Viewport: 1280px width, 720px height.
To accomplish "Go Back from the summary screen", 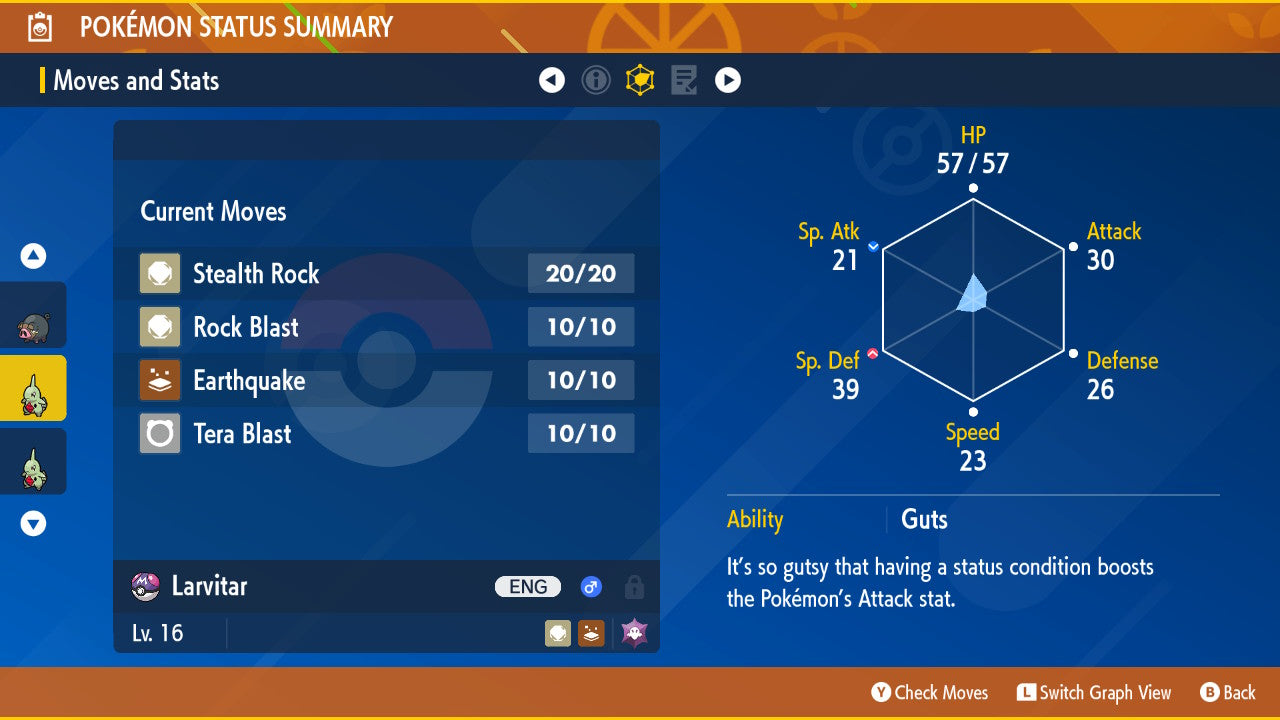I will coord(1228,692).
